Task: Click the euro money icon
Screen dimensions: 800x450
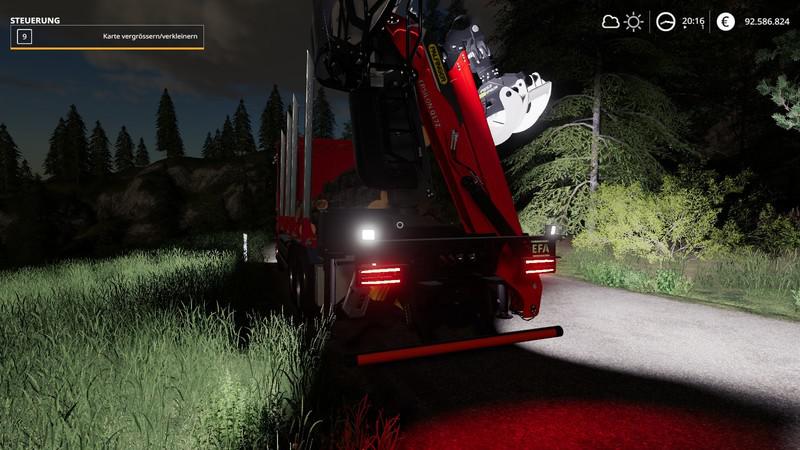Action: click(x=725, y=21)
